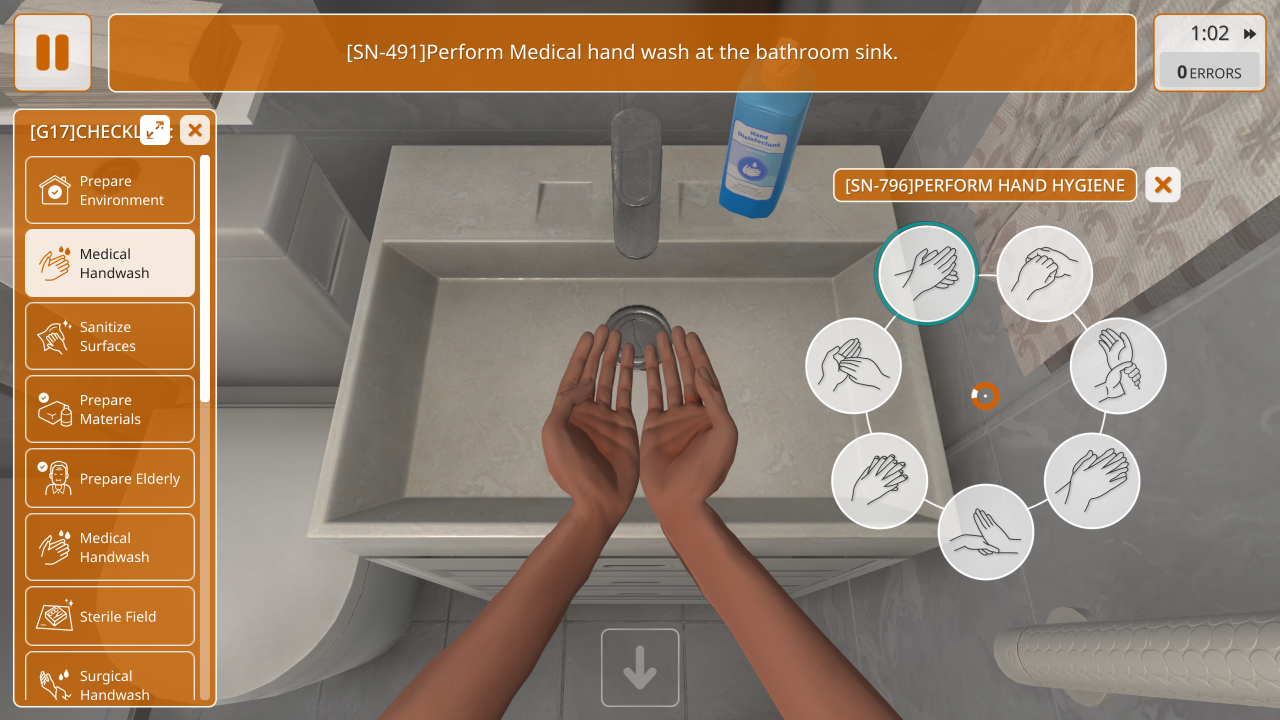
Task: Choose the Sterile Field checklist step
Action: pos(110,616)
